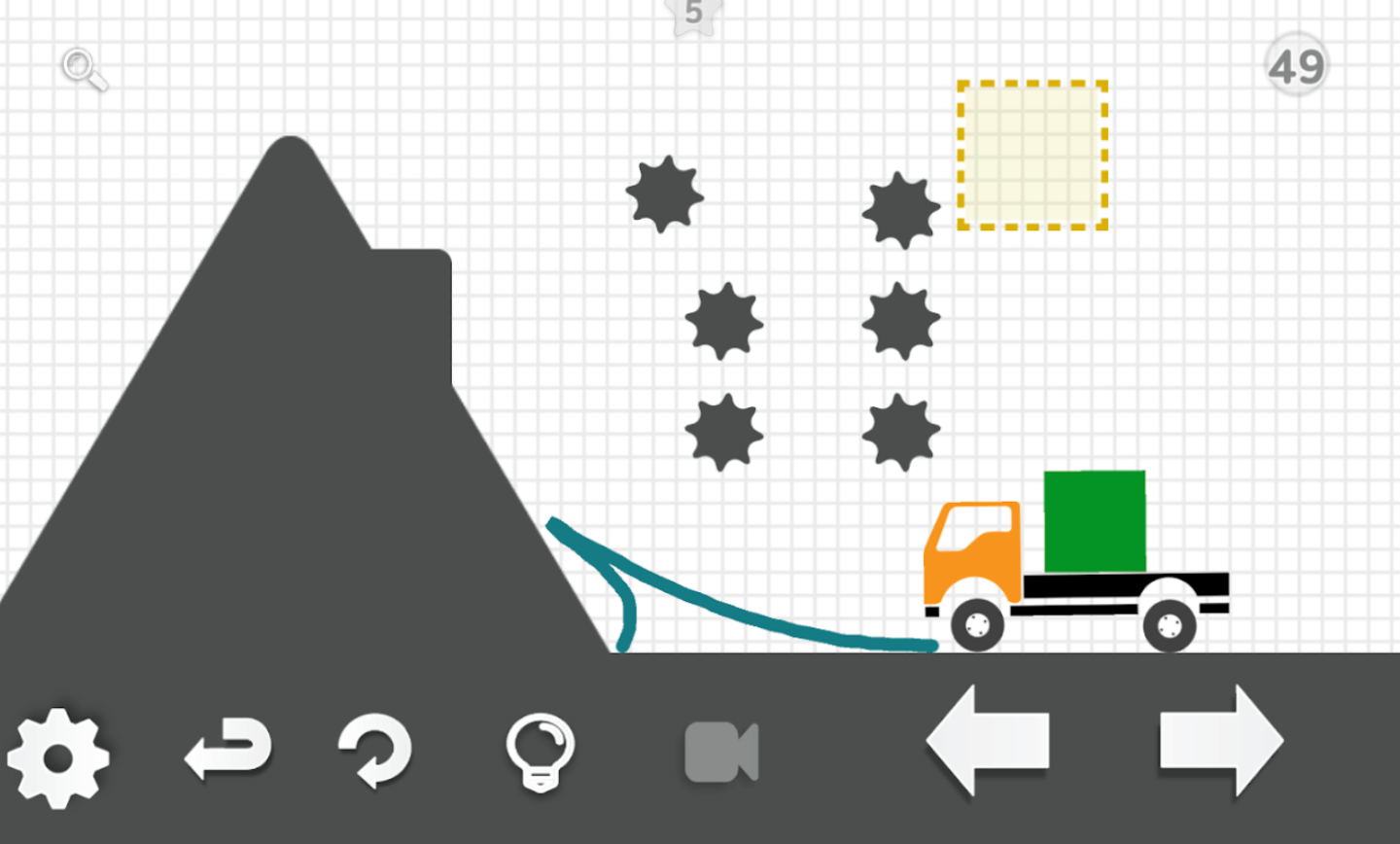Open the pencil counter showing 49
Viewport: 1400px width, 844px height.
click(x=1297, y=64)
